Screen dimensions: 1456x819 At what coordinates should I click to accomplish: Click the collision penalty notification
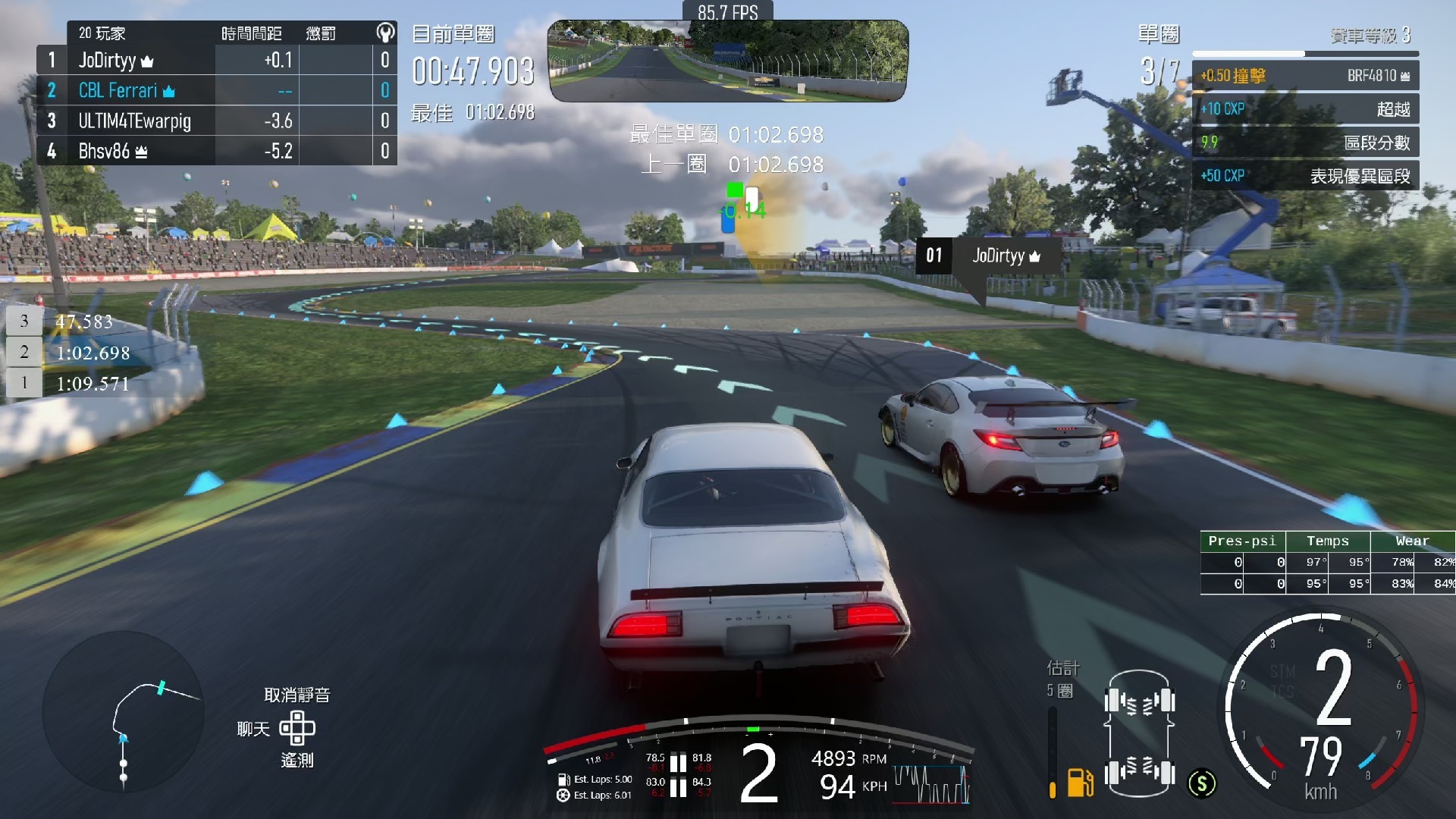[x=1304, y=76]
